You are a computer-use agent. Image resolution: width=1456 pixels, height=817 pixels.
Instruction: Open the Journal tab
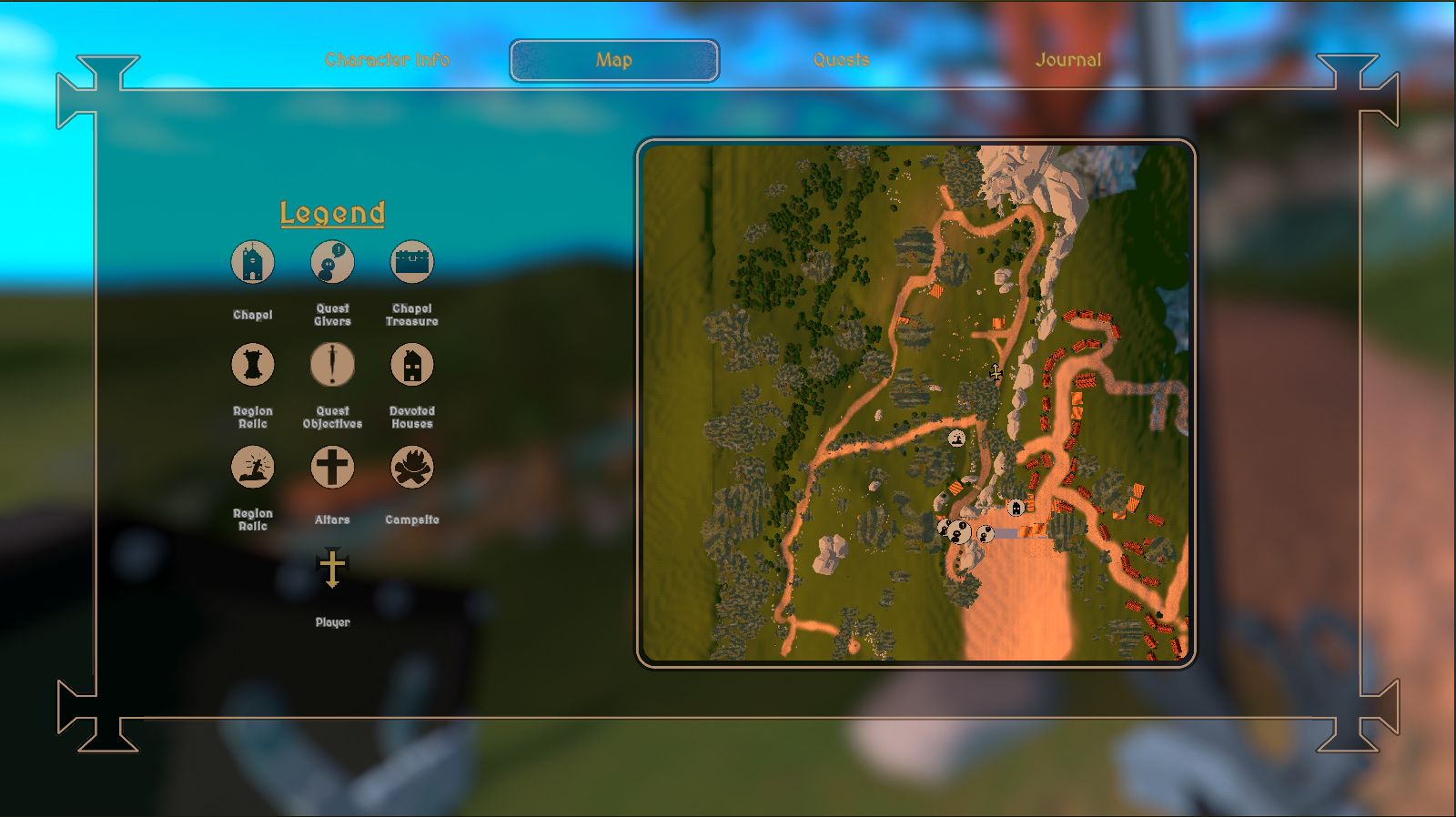(1067, 60)
